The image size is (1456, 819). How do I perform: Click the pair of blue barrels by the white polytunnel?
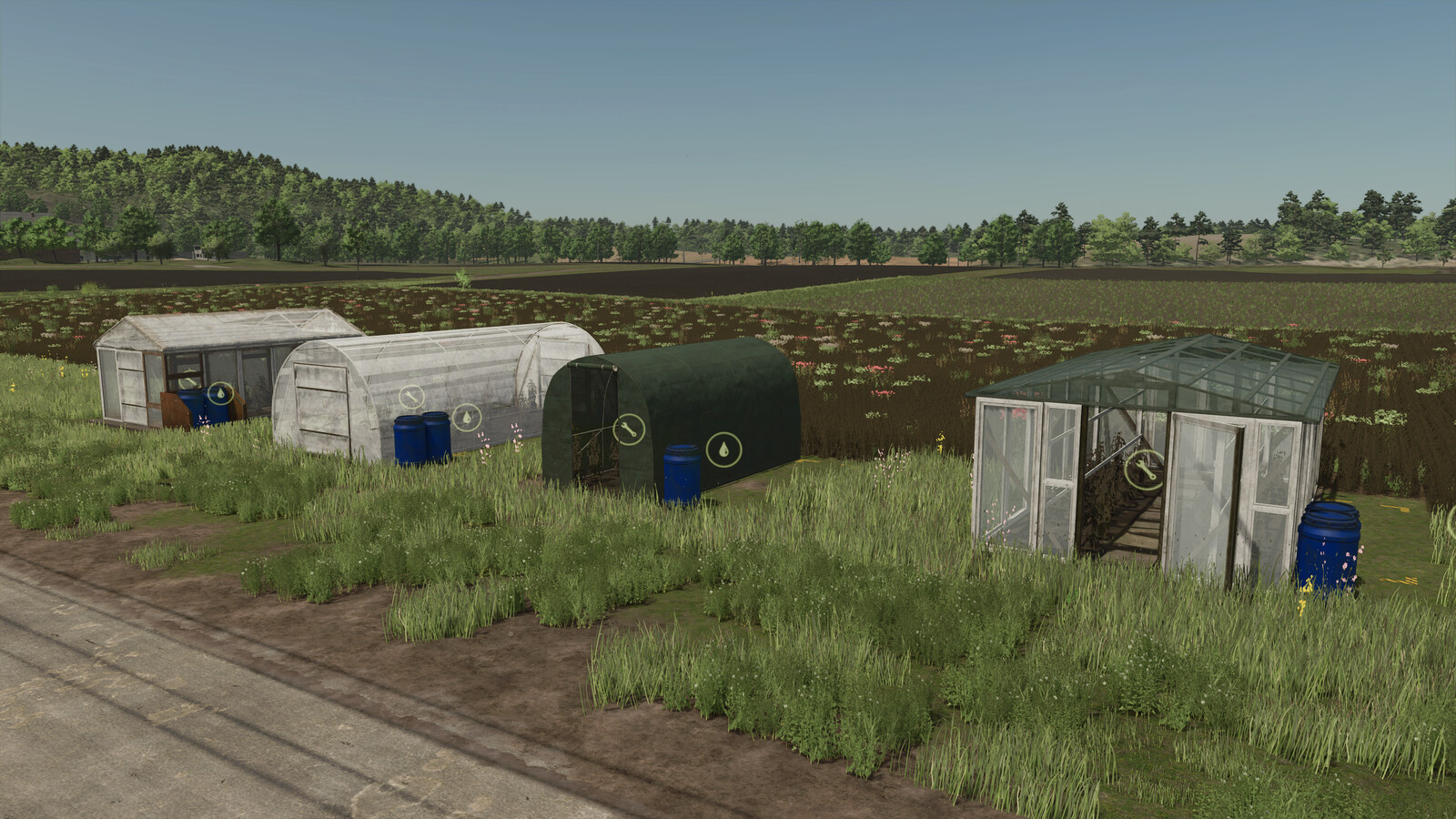pyautogui.click(x=420, y=436)
